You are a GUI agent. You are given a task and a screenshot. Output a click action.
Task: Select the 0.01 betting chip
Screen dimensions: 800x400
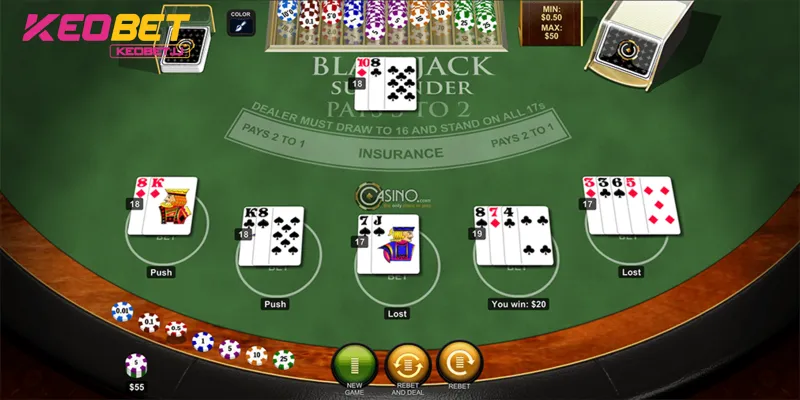pos(122,312)
